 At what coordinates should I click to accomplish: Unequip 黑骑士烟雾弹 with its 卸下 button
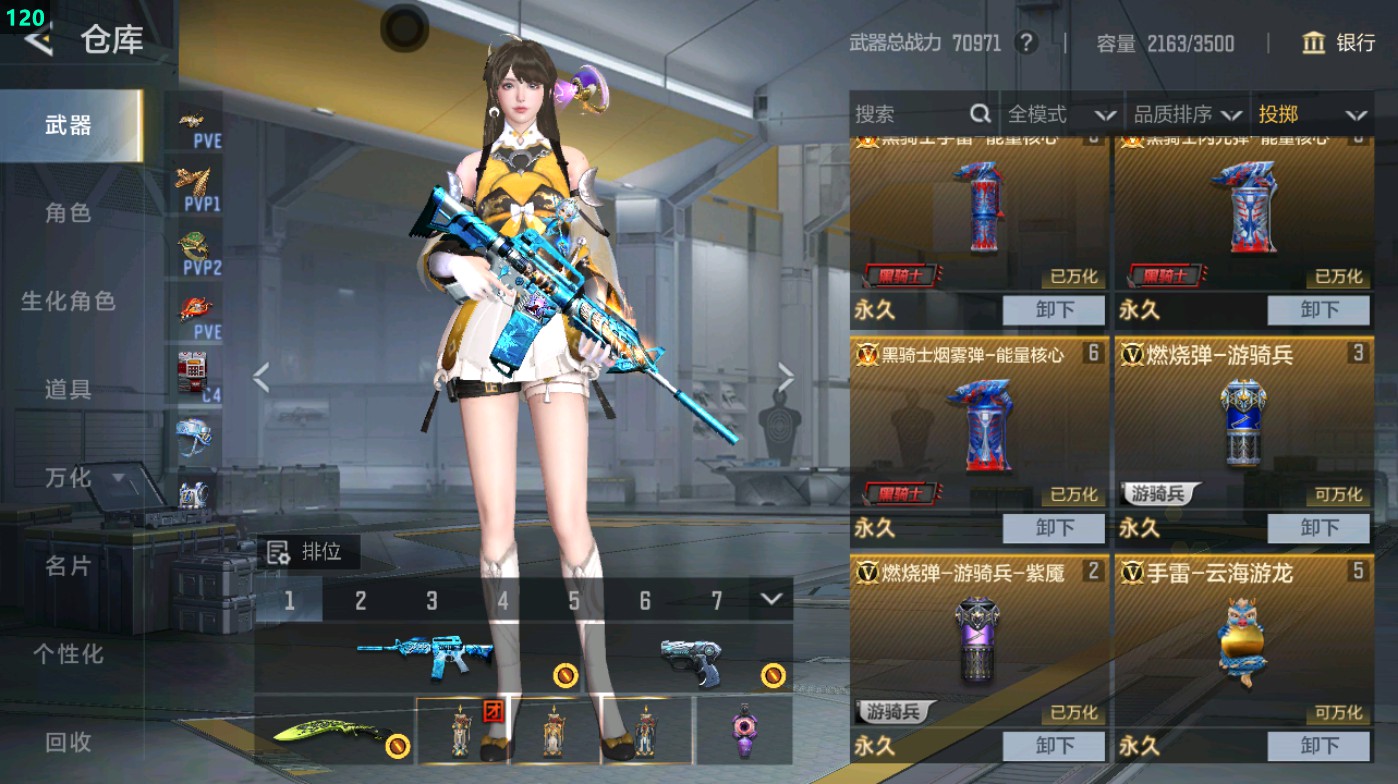click(1055, 528)
